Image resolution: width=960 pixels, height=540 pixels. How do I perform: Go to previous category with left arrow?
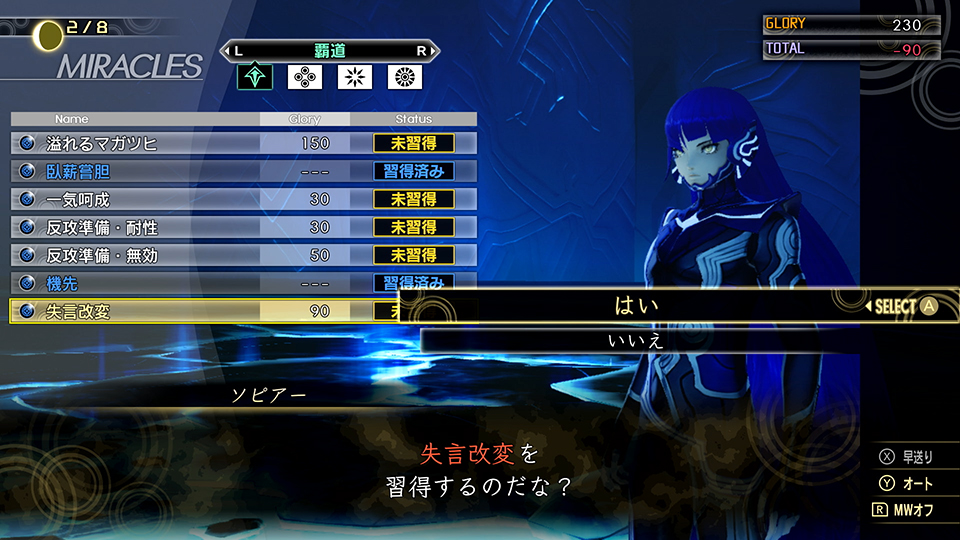236,50
